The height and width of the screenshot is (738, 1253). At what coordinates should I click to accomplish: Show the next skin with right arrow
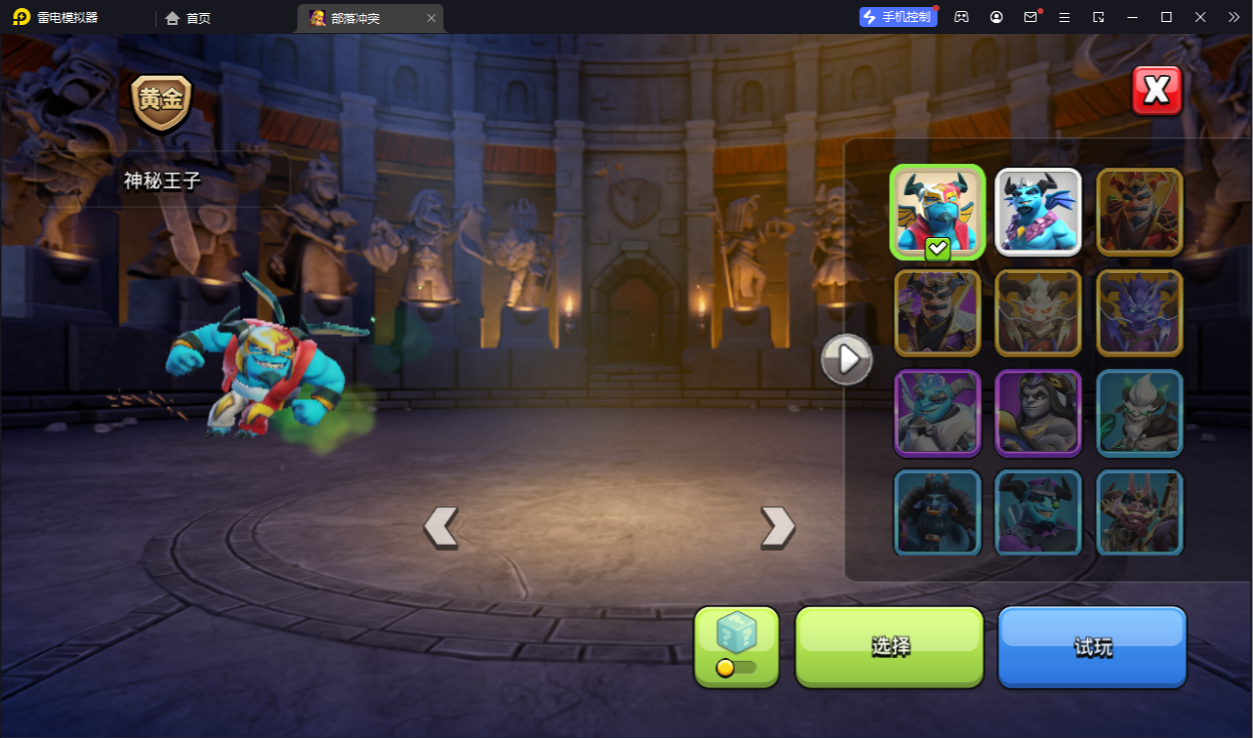coord(778,527)
